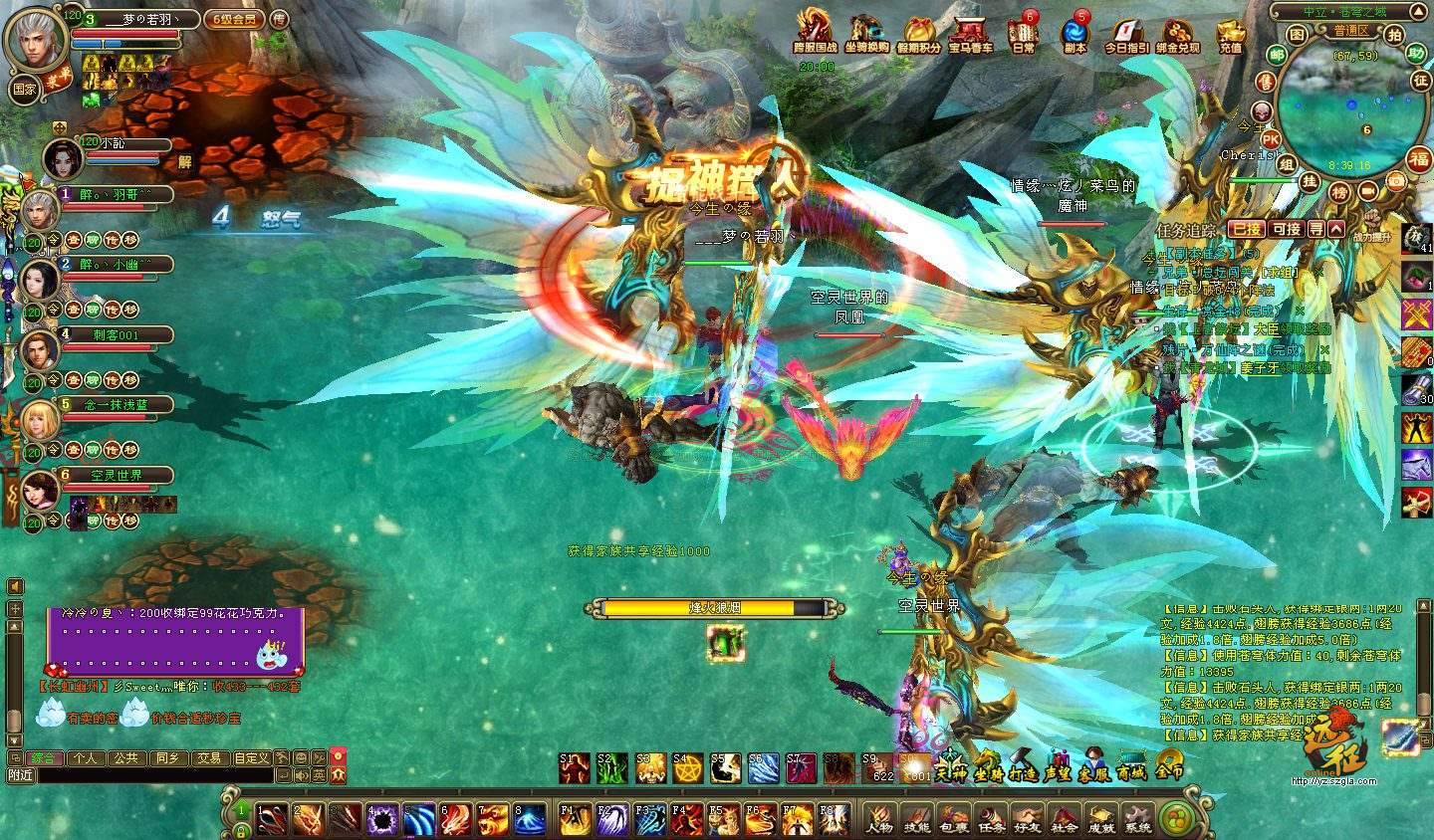Show 可接 available quests in tracker

pyautogui.click(x=1287, y=229)
